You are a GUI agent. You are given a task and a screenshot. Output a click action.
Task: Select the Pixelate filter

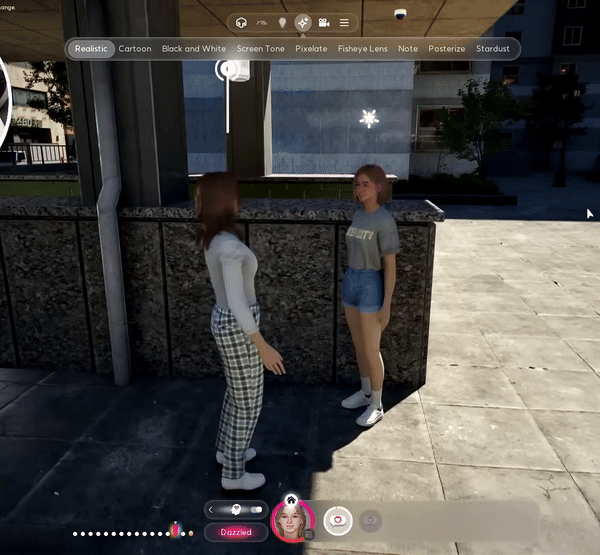[311, 49]
